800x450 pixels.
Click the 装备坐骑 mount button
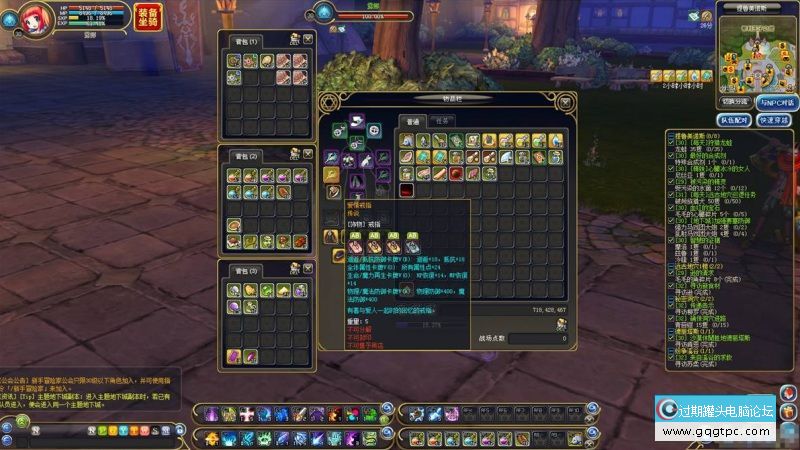click(x=148, y=17)
